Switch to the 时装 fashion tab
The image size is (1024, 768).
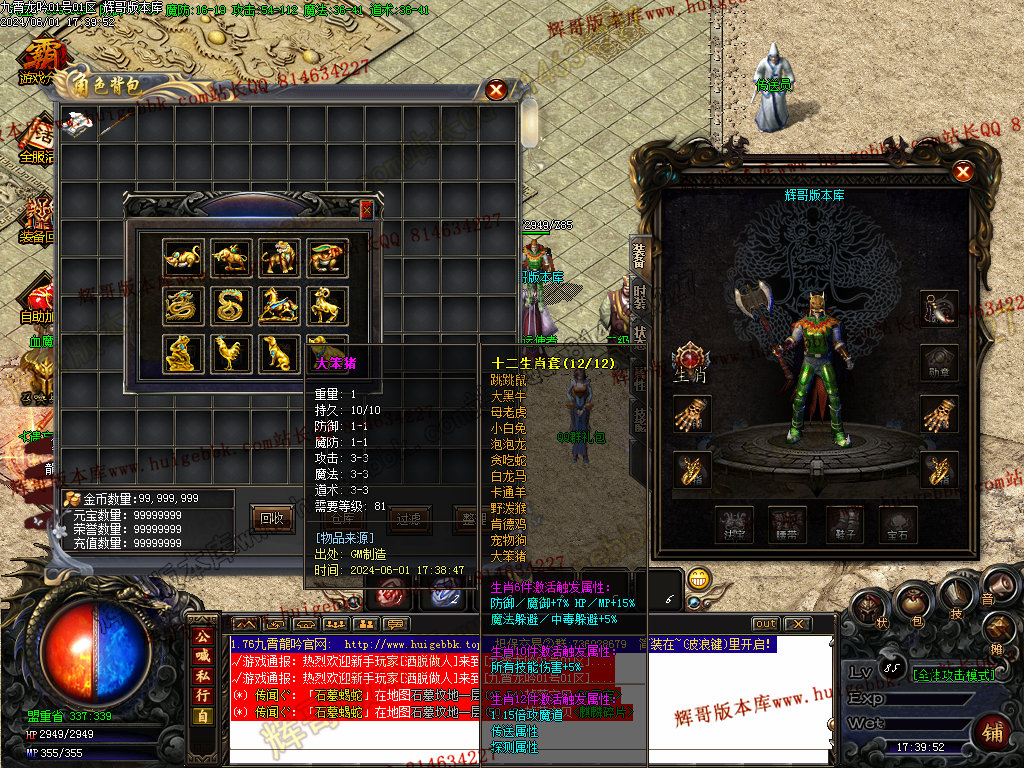(x=640, y=296)
